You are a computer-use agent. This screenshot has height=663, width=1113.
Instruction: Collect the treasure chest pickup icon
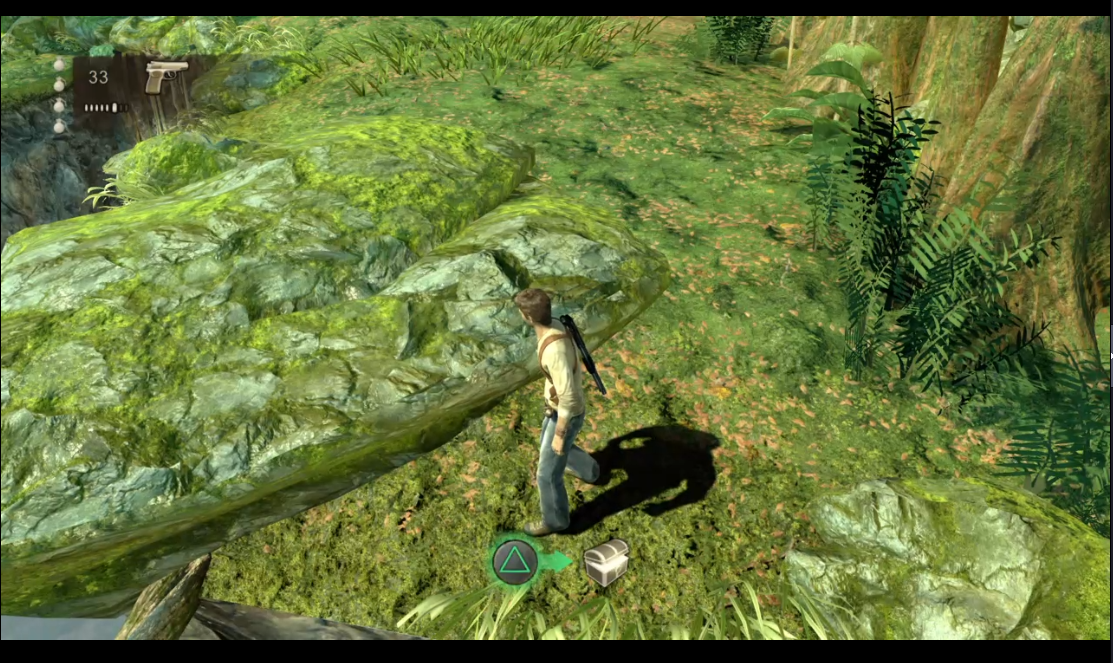tap(606, 562)
